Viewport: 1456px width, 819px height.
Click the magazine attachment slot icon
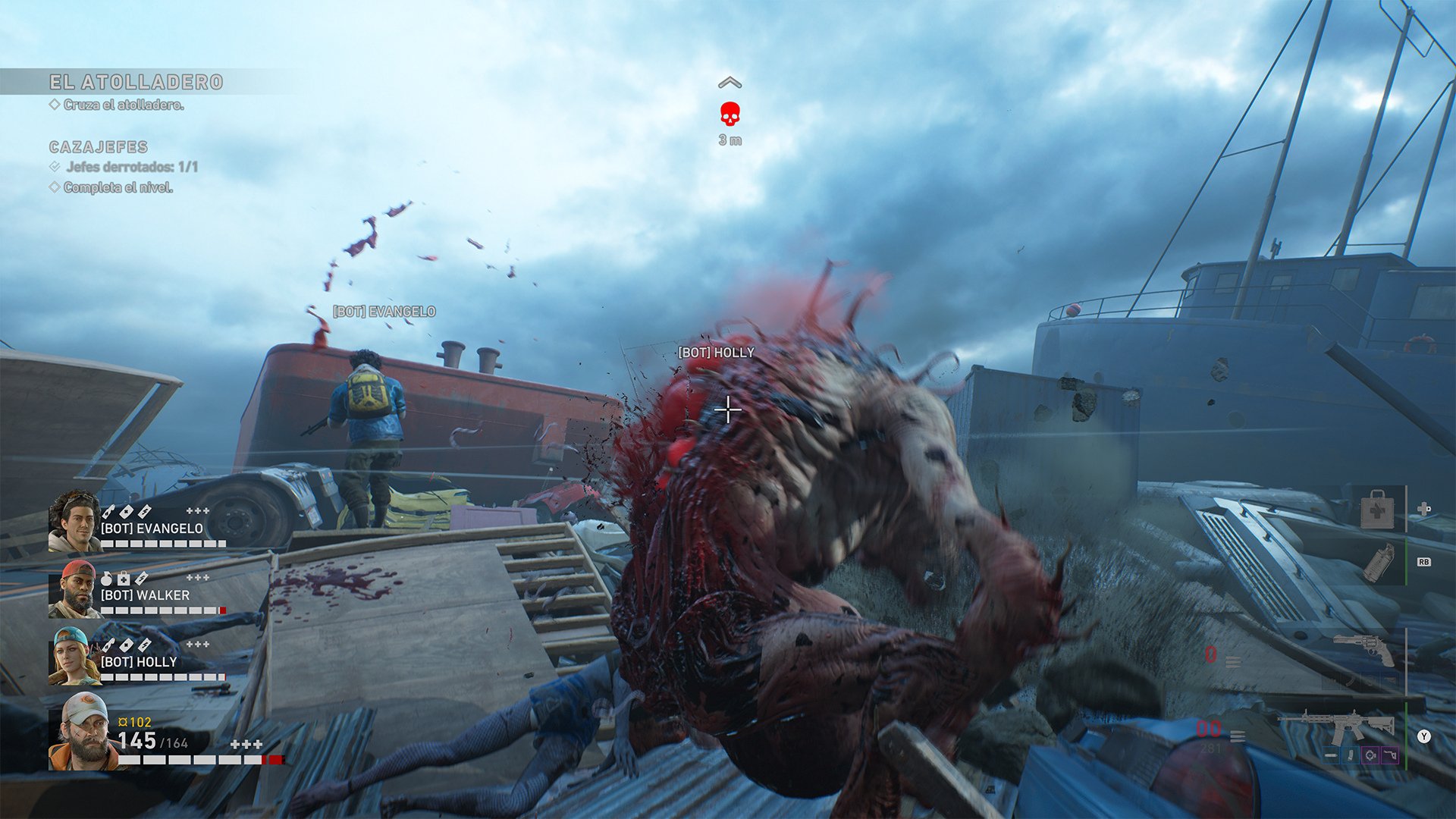pos(1350,755)
